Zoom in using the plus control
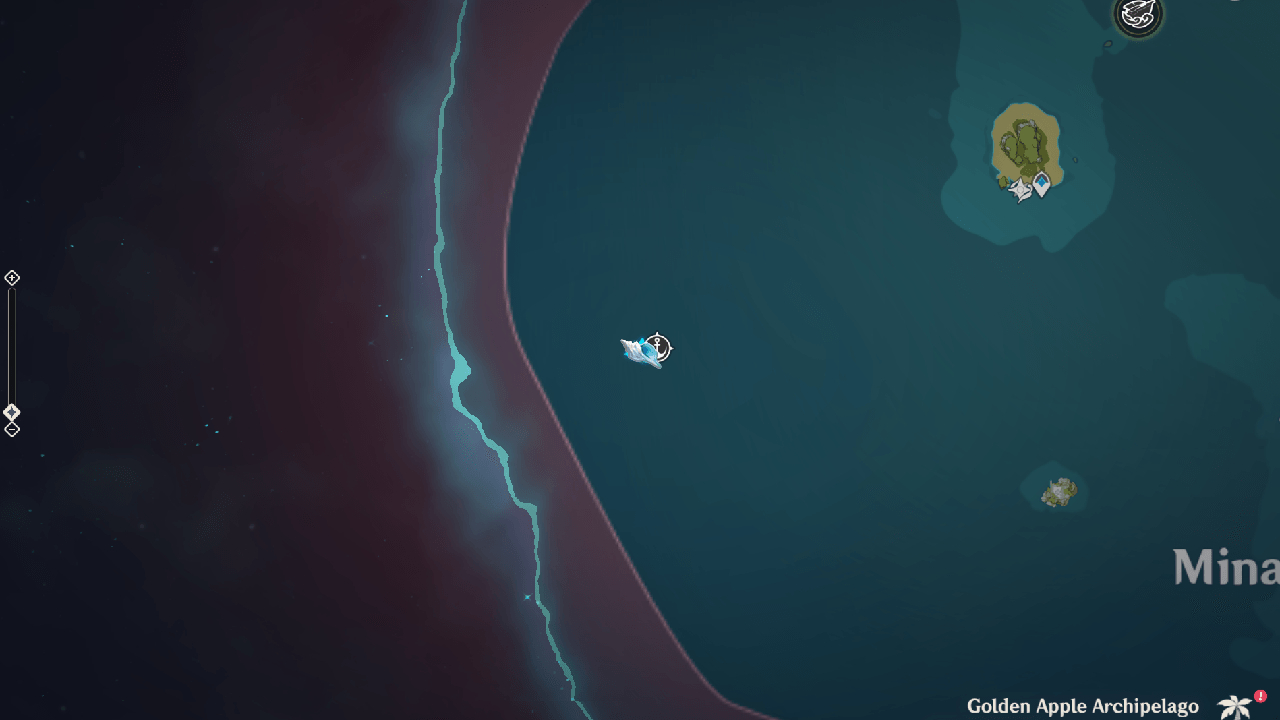The image size is (1280, 720). (x=13, y=277)
